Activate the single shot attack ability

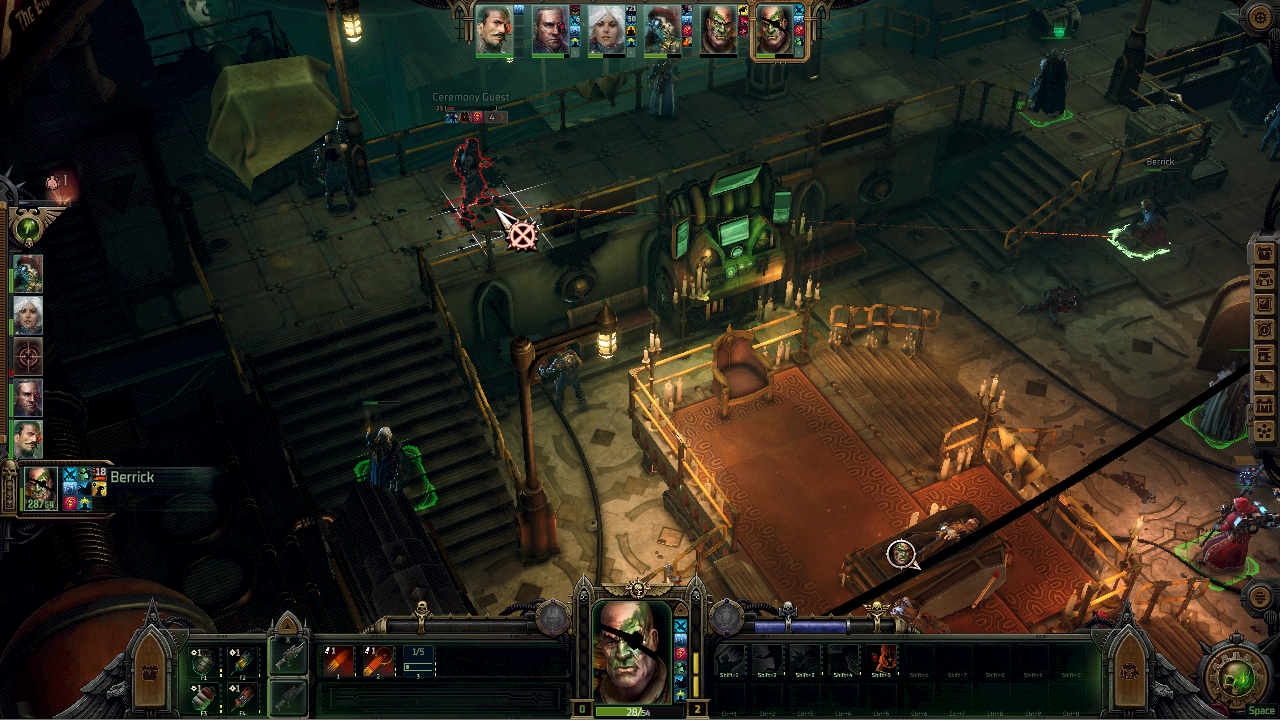point(338,661)
